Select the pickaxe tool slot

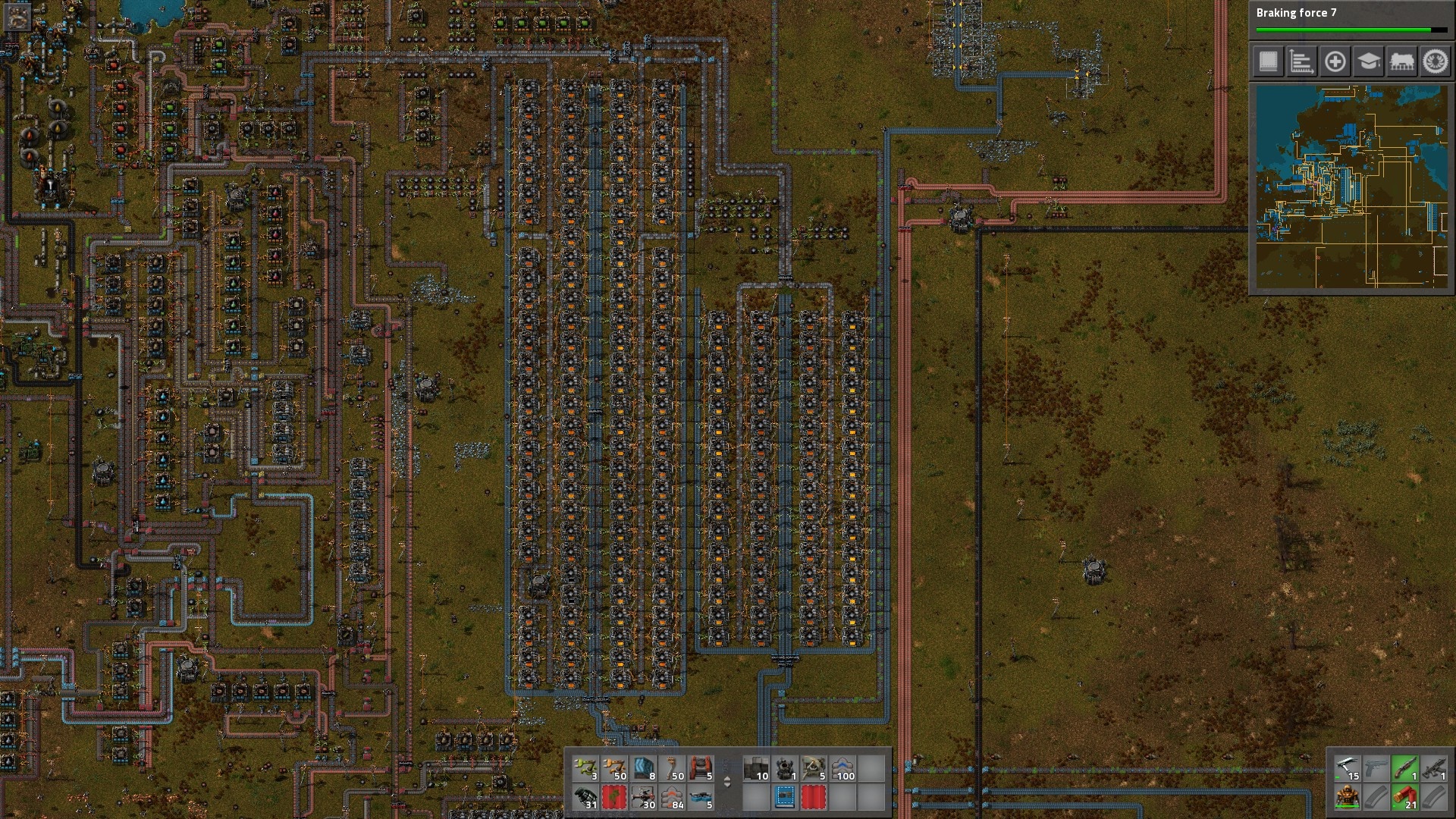1347,768
